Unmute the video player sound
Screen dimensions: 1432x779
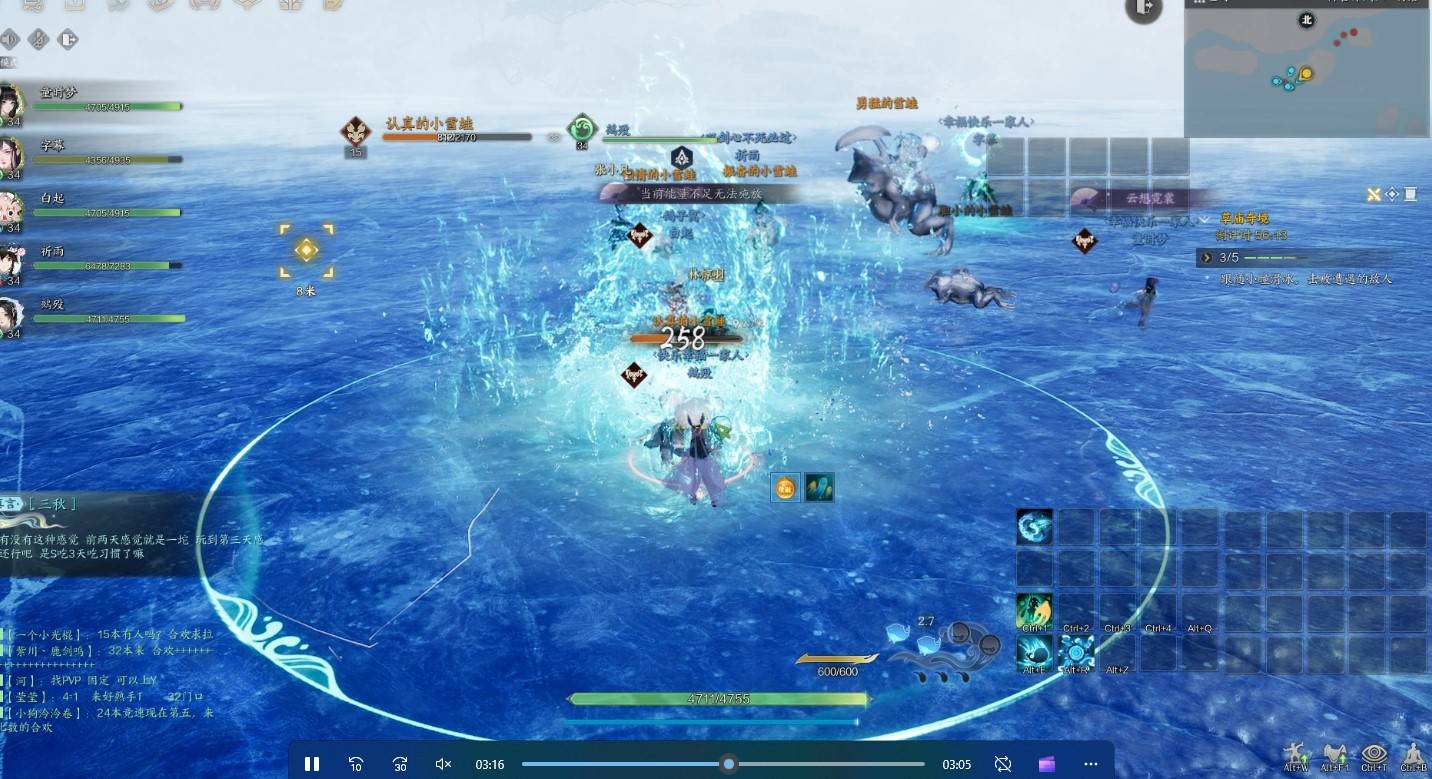pyautogui.click(x=444, y=764)
